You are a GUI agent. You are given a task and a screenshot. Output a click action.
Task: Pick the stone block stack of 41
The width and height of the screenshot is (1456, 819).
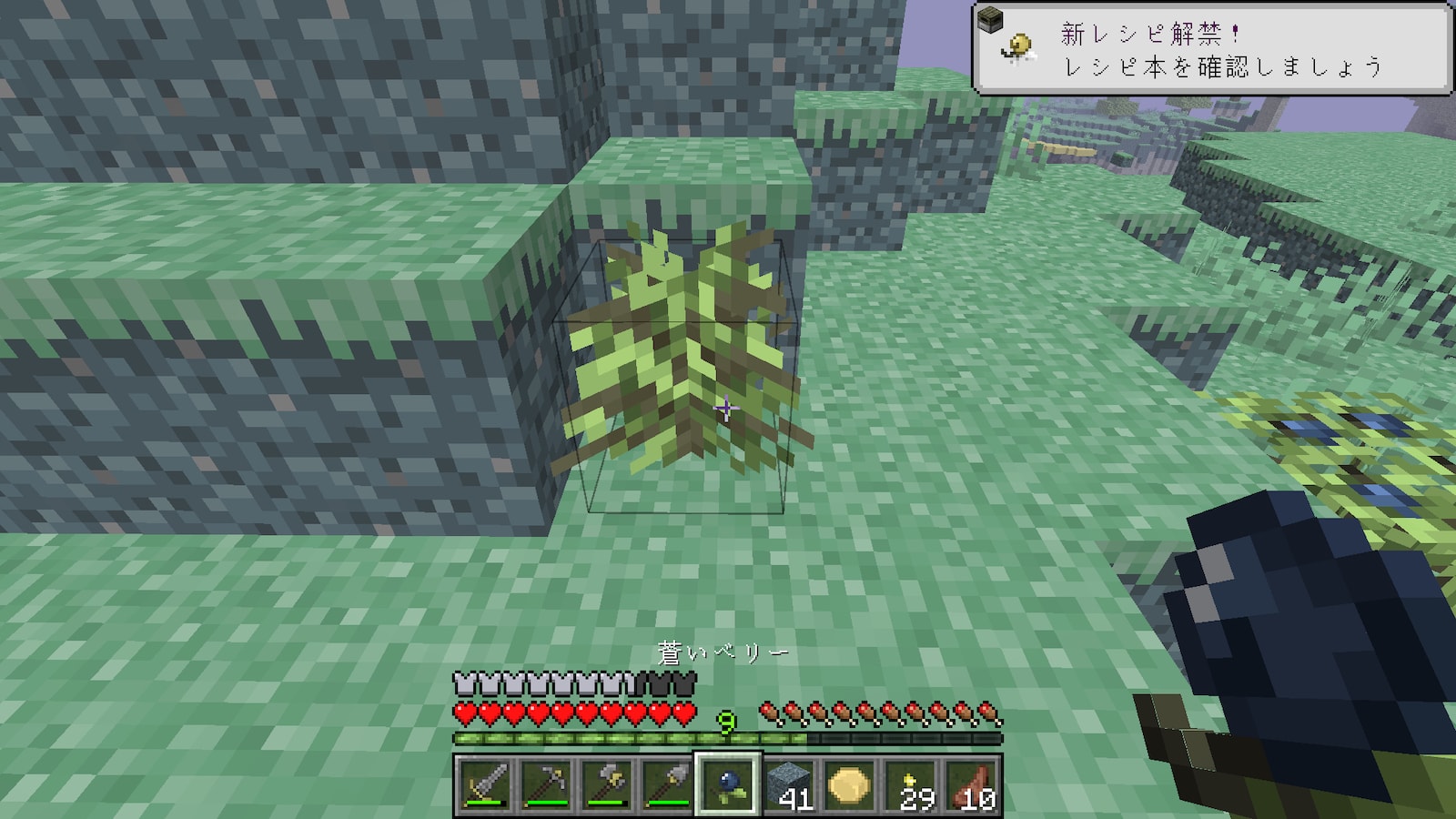click(x=789, y=785)
